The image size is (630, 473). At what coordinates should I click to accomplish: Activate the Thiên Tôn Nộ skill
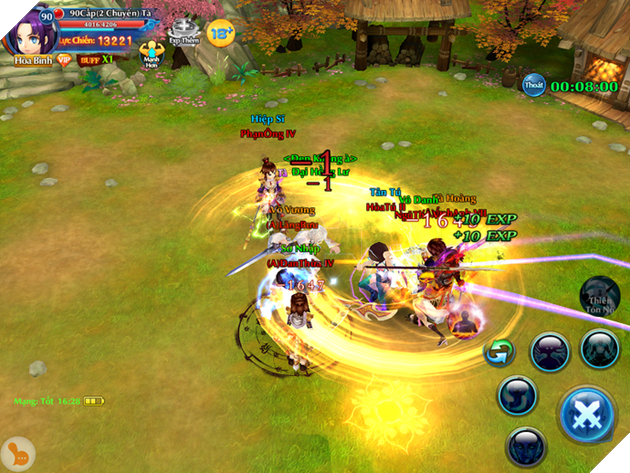click(600, 295)
